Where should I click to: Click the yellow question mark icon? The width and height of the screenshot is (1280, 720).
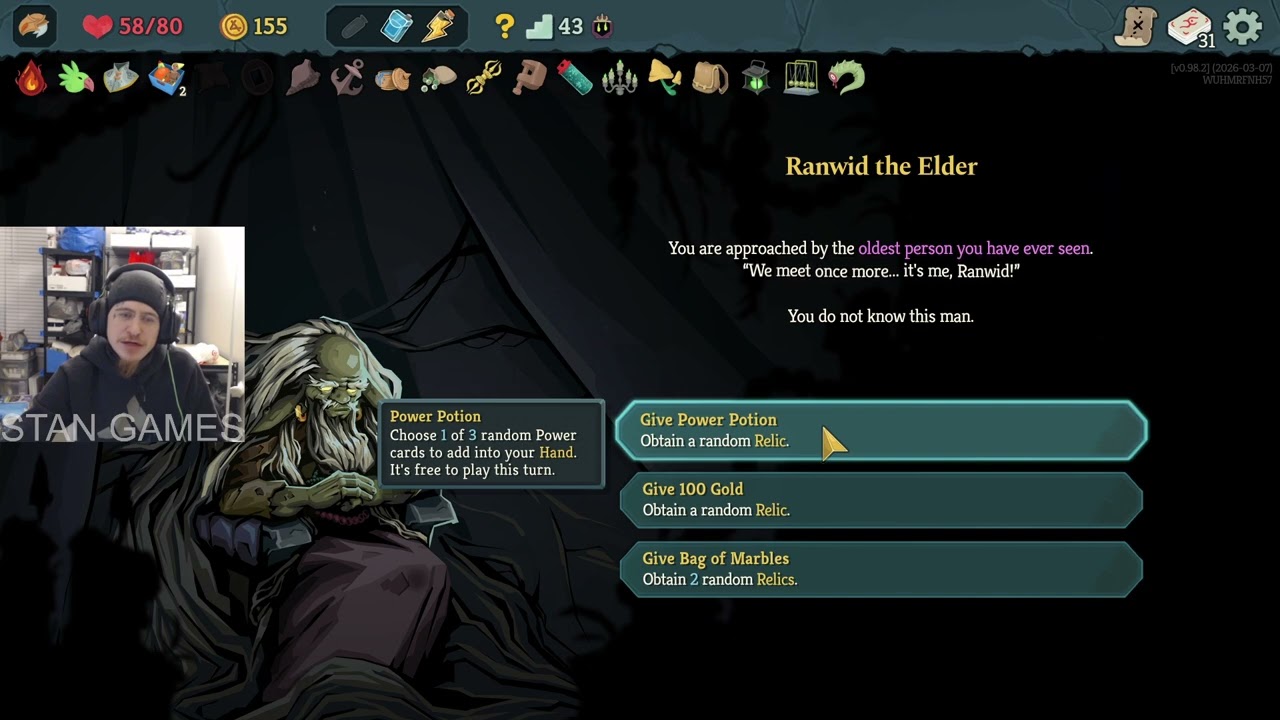pos(505,27)
